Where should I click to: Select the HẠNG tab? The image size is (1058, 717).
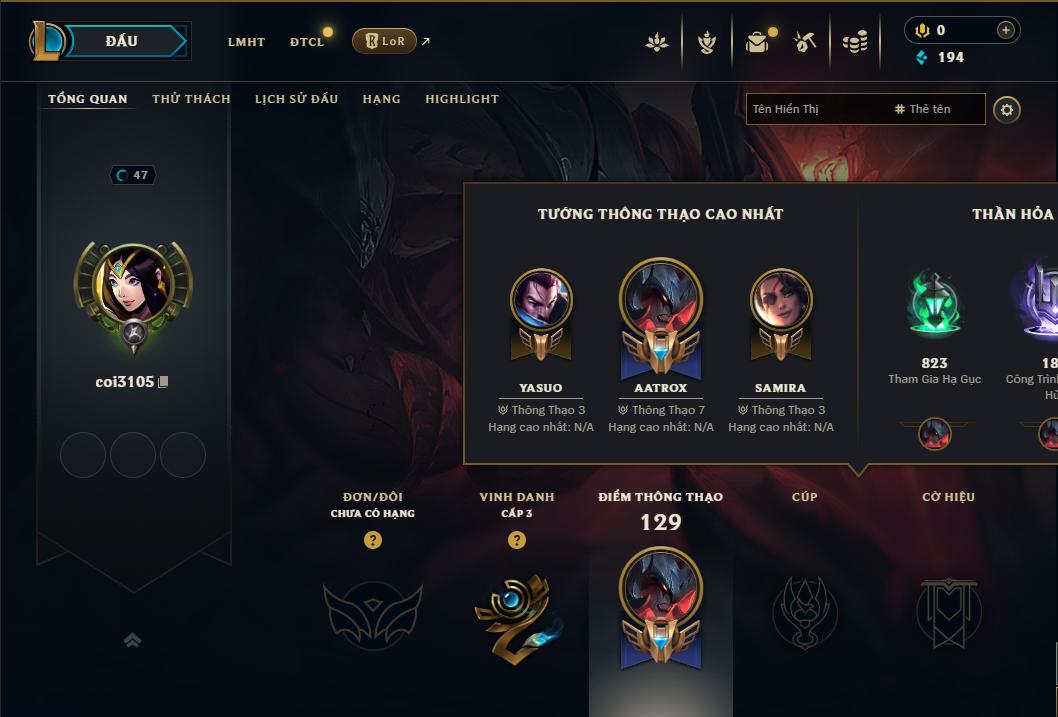382,99
